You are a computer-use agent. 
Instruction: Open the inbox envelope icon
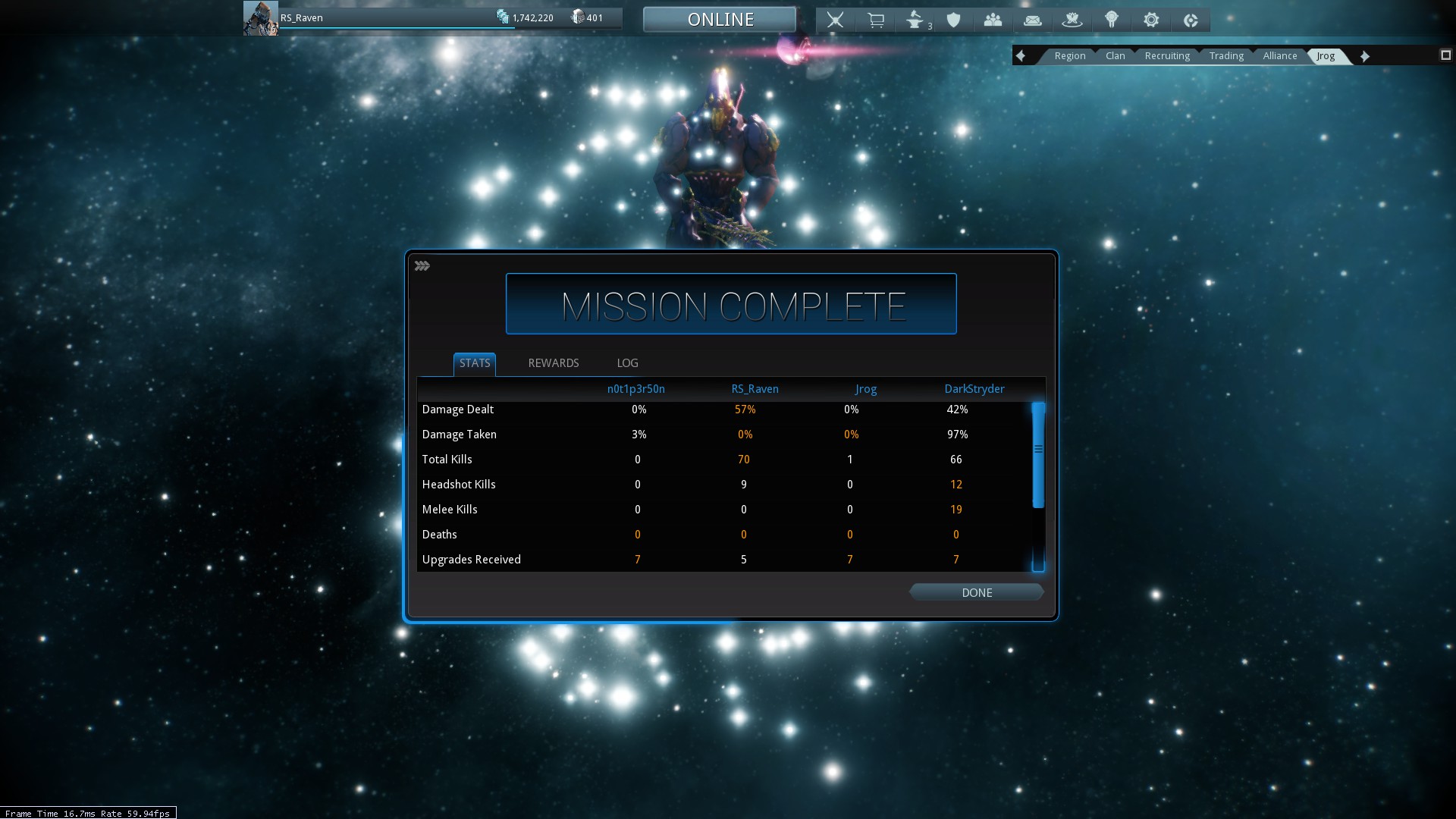click(x=1033, y=20)
